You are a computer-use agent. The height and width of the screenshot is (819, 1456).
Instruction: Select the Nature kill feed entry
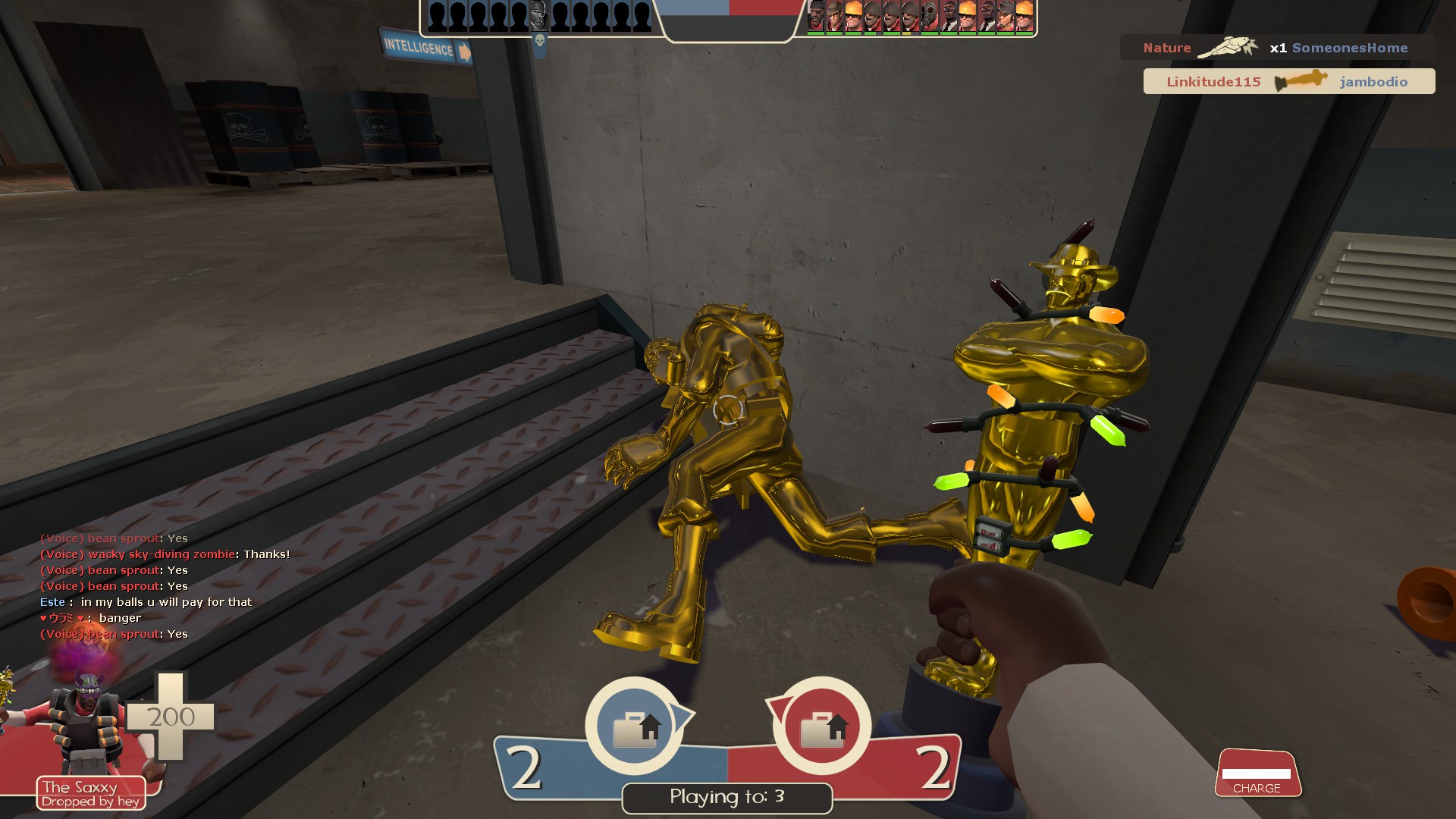click(x=1276, y=48)
